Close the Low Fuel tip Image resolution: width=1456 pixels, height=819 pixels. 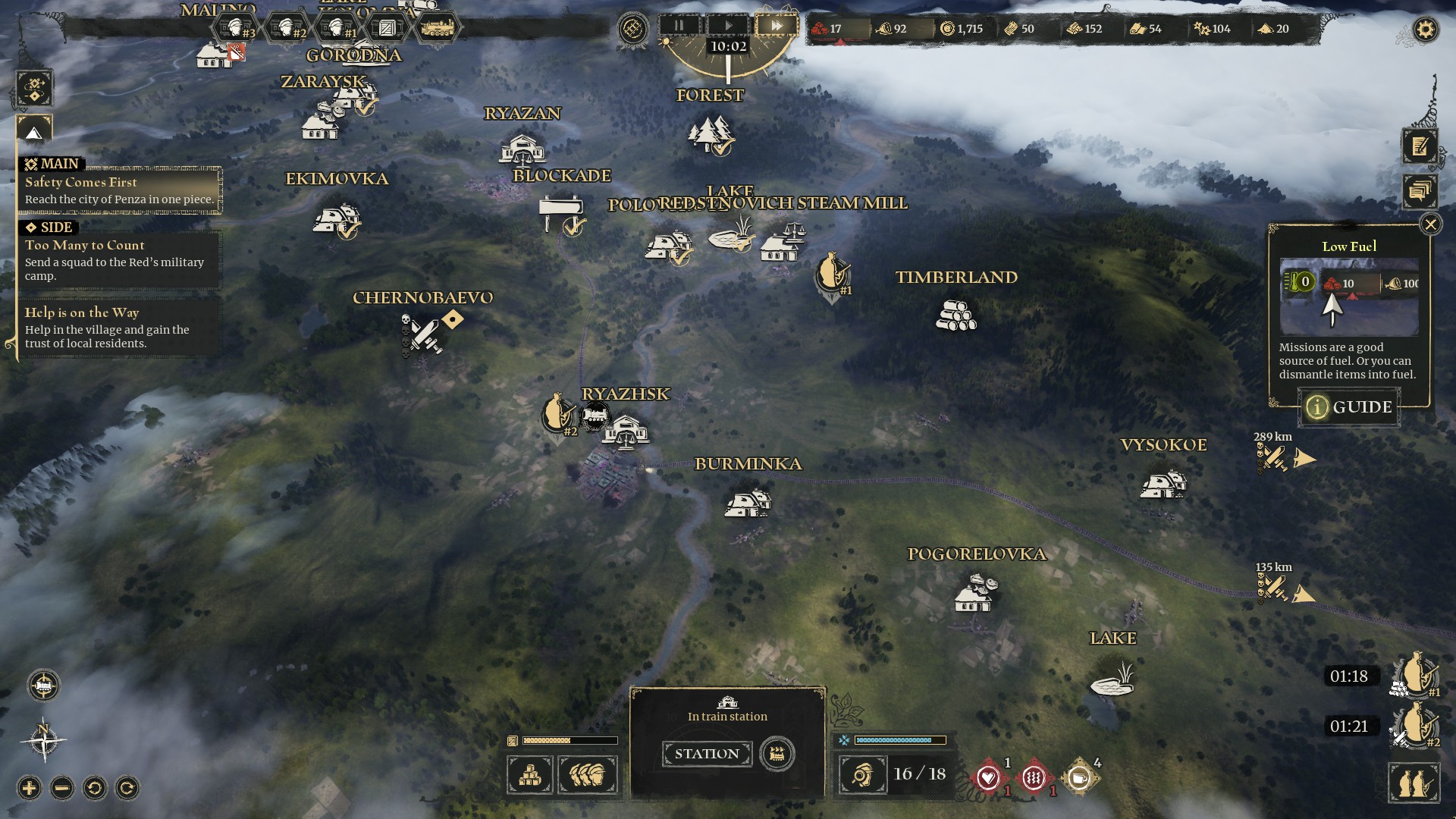(1430, 224)
